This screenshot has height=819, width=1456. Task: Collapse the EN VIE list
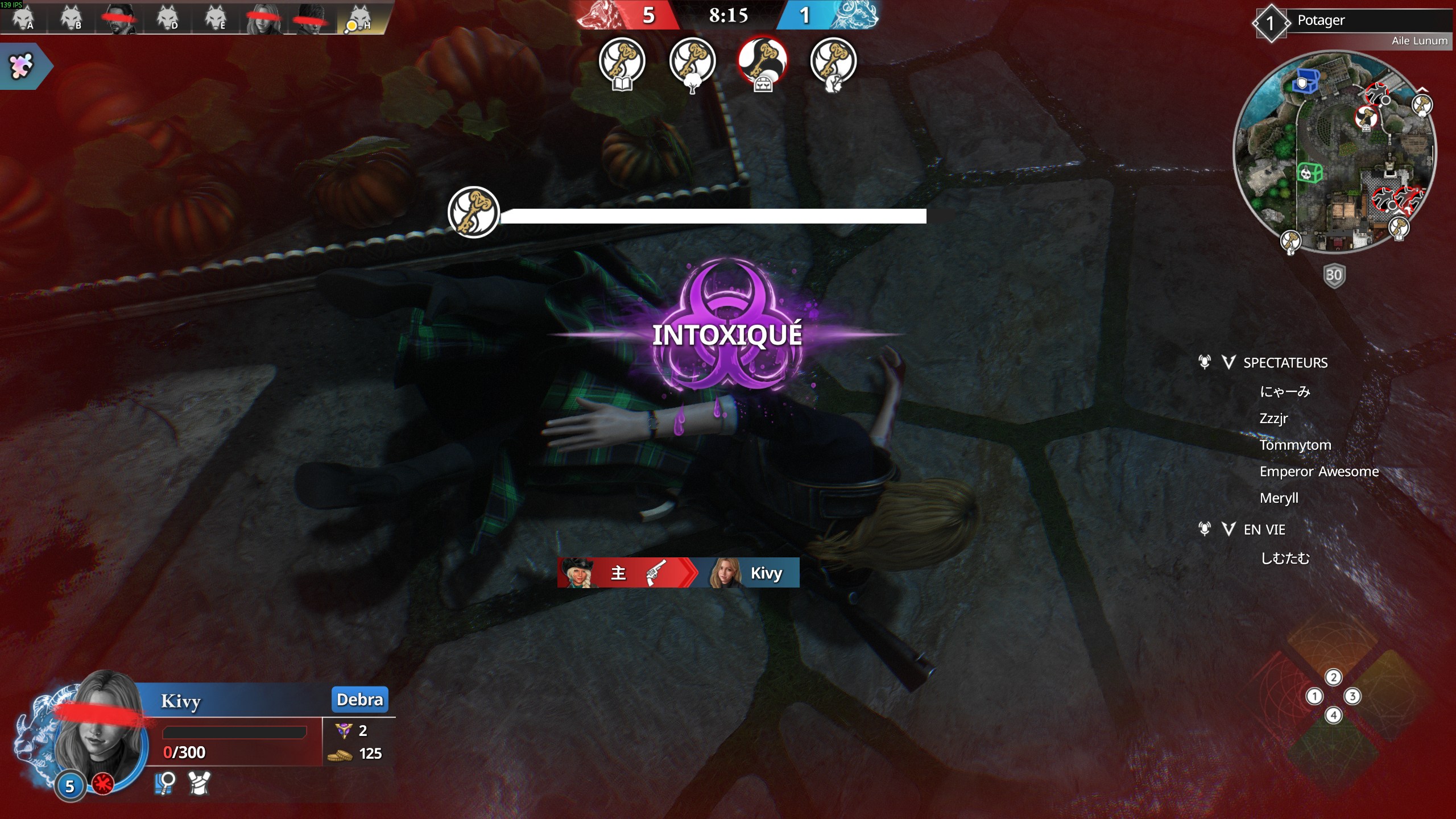[1228, 530]
